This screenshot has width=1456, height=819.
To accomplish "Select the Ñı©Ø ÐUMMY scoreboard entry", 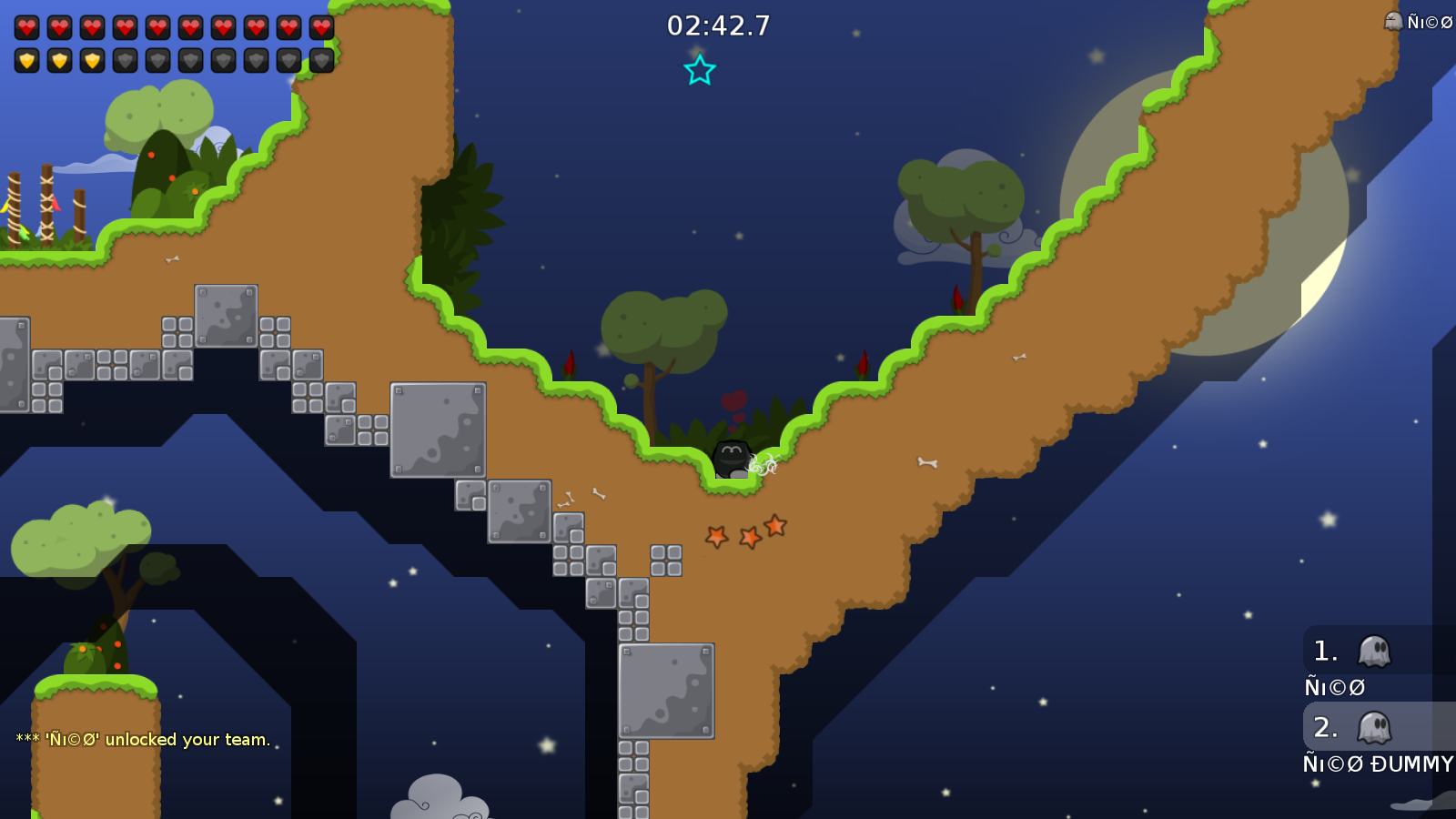I will pyautogui.click(x=1377, y=764).
